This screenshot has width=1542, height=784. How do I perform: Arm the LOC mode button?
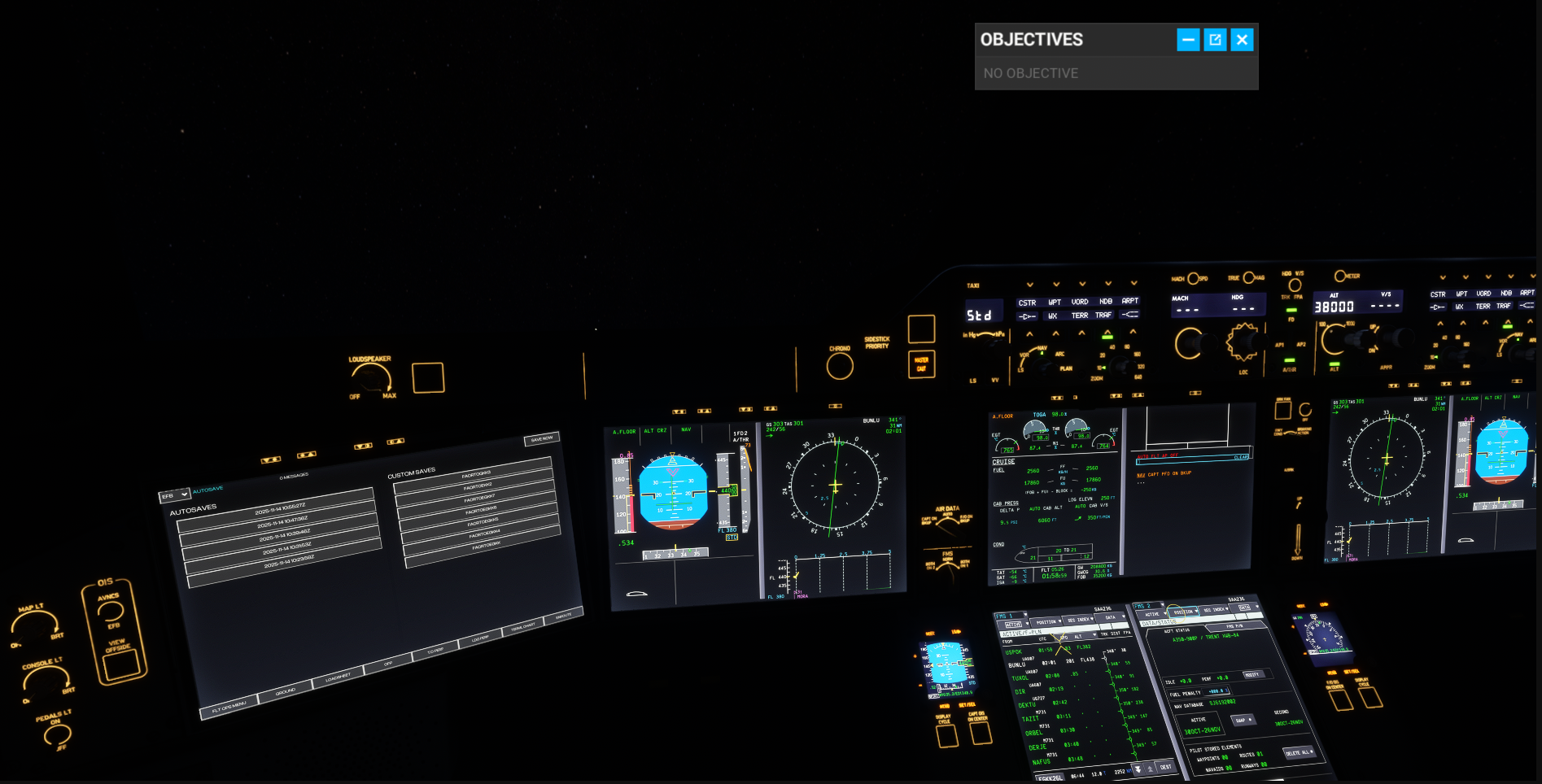(1243, 372)
